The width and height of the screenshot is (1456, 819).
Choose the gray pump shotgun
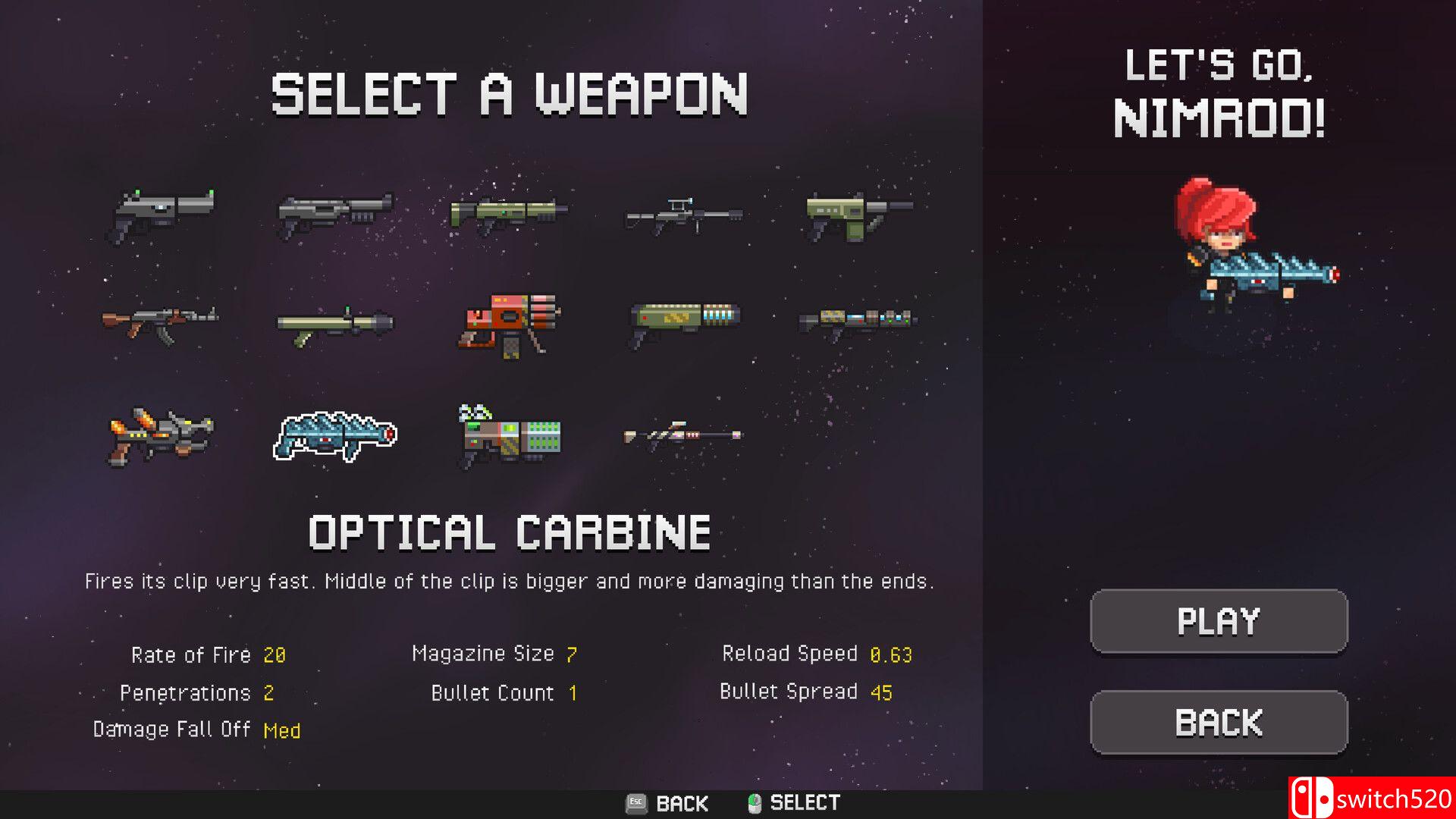[x=334, y=212]
